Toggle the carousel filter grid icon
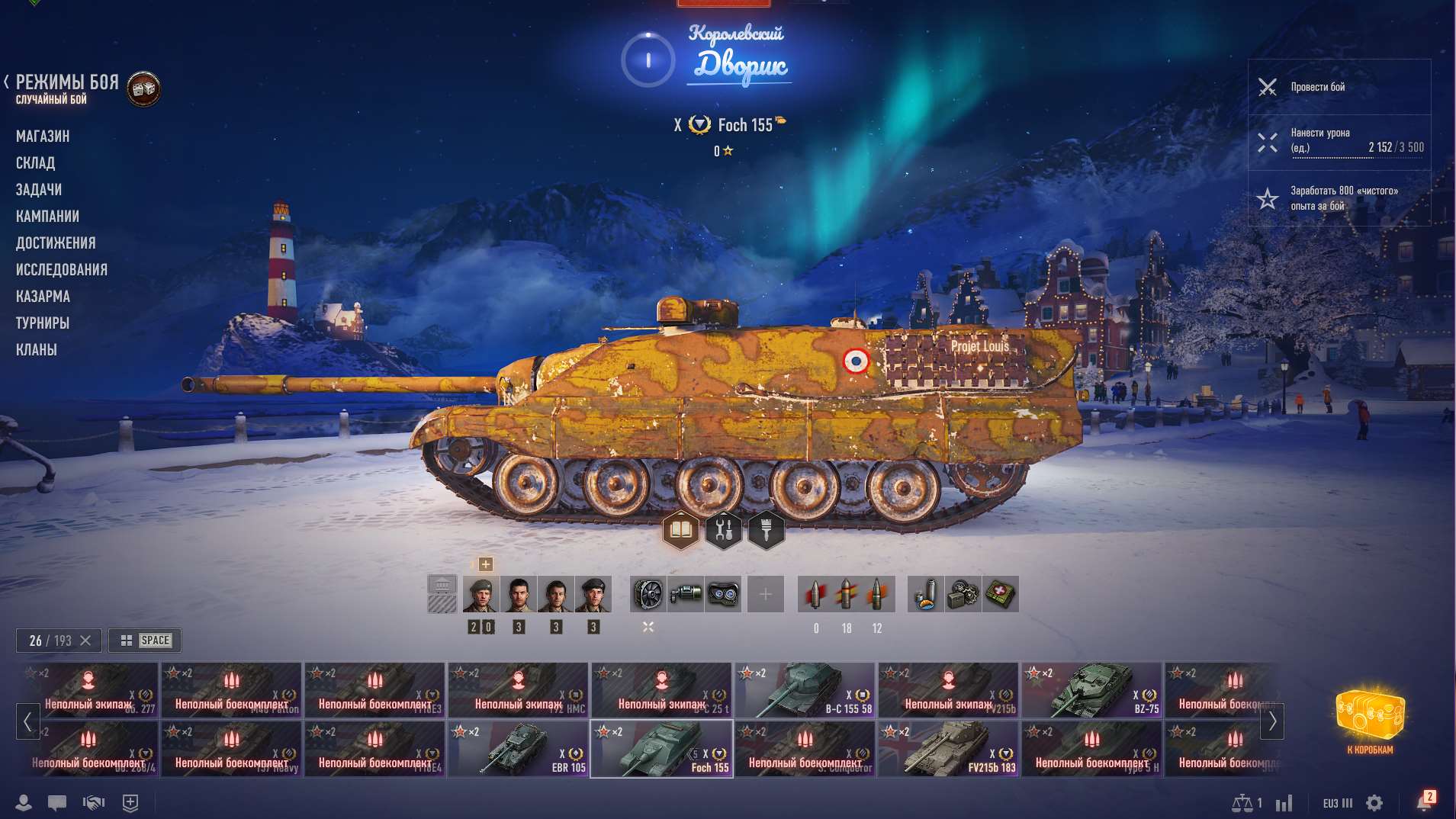The width and height of the screenshot is (1456, 819). coord(127,641)
